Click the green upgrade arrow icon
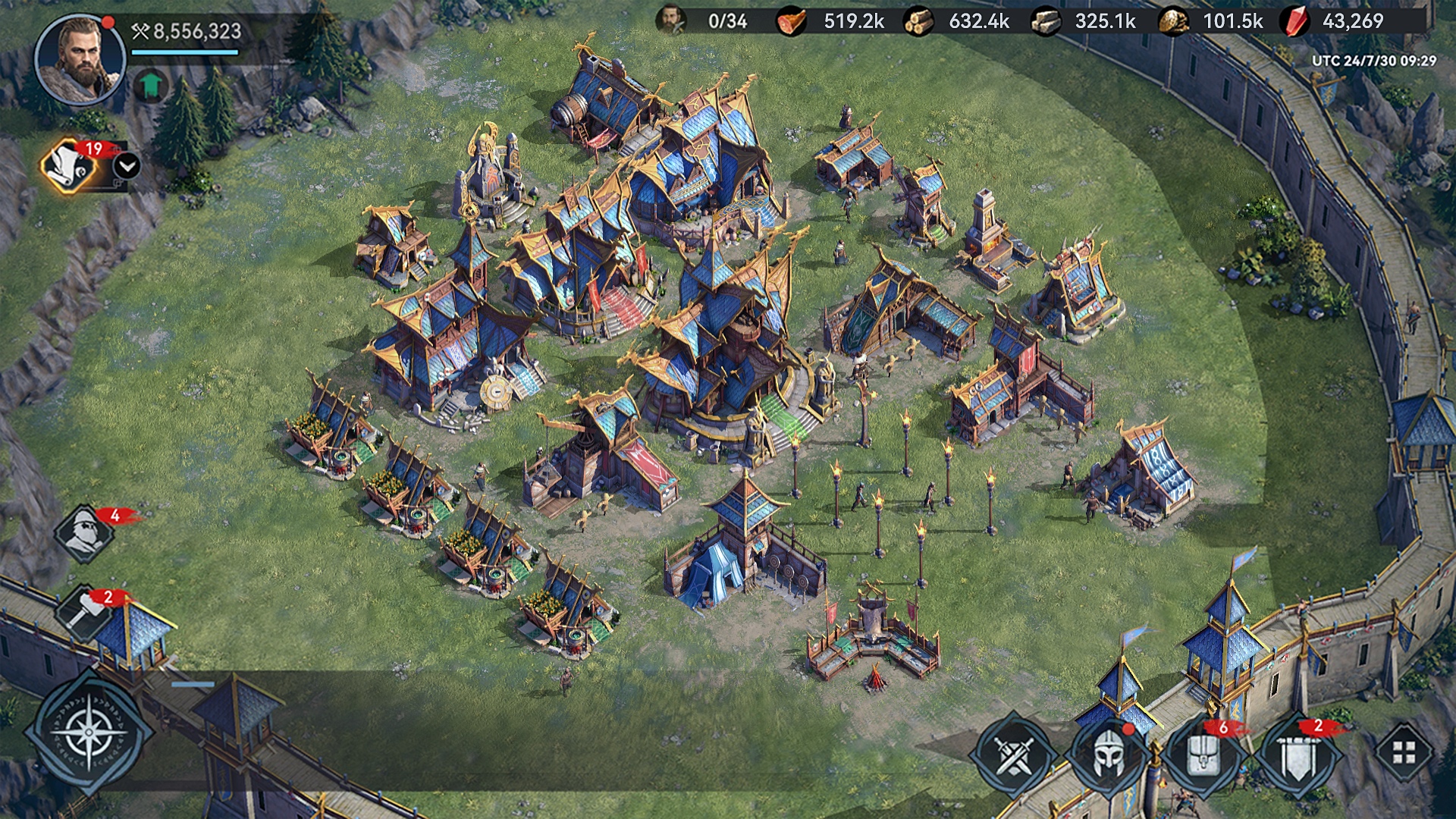This screenshot has width=1456, height=819. click(151, 86)
